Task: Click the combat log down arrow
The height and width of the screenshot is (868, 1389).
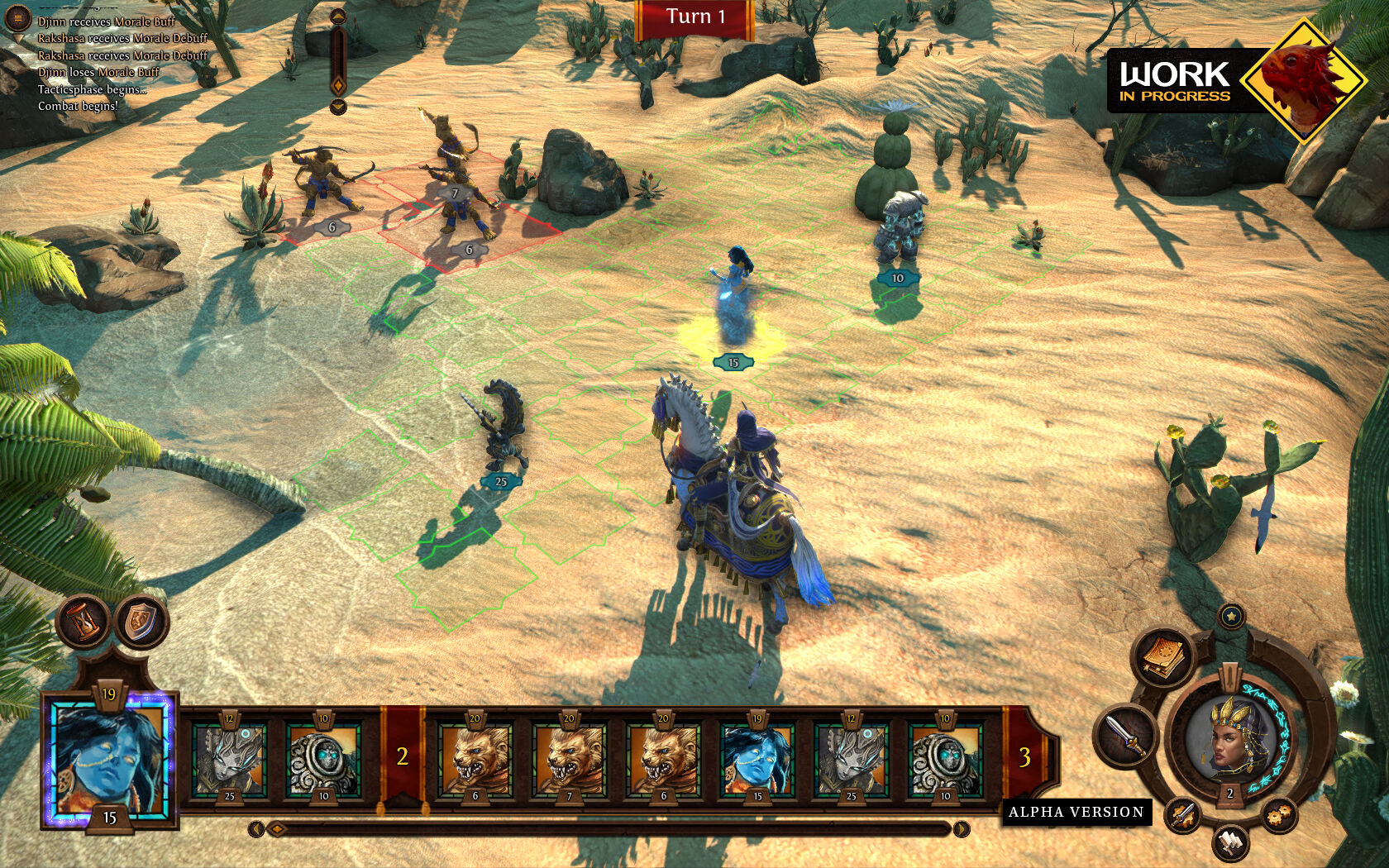Action: coord(337,107)
